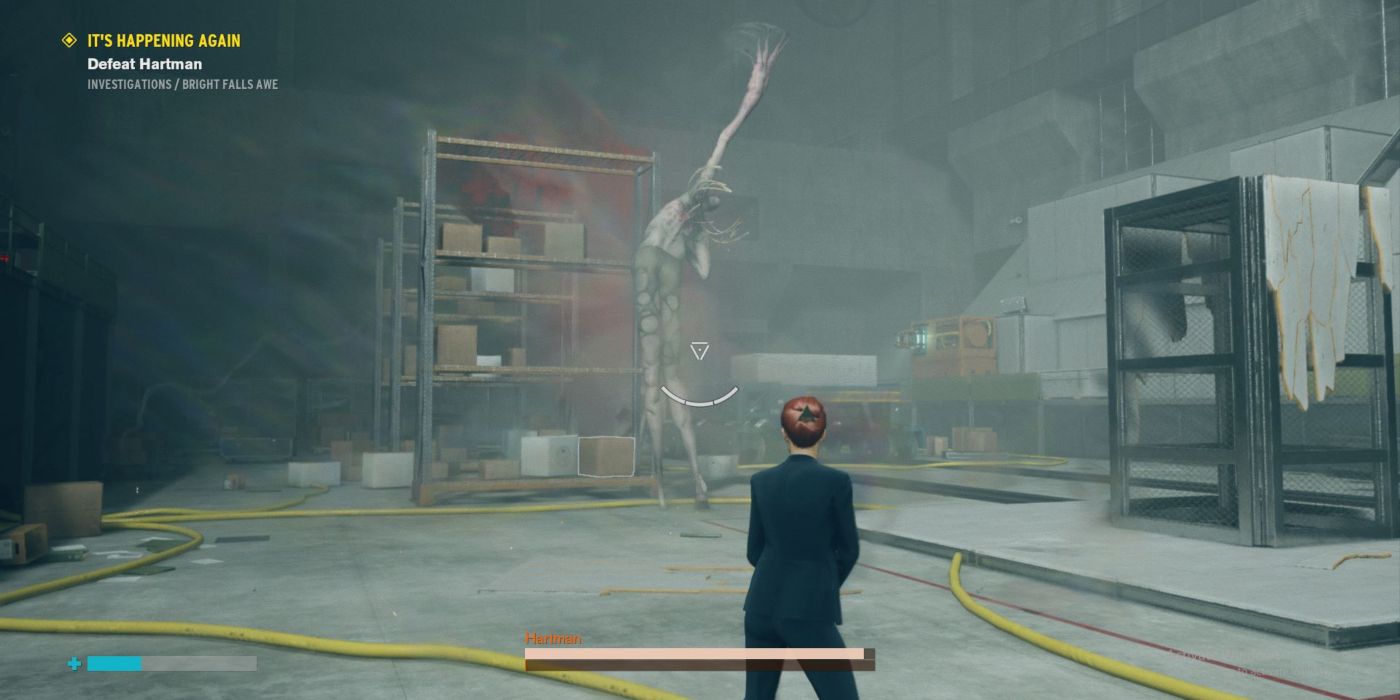Open the Defeat Hartman objective entry

[144, 64]
